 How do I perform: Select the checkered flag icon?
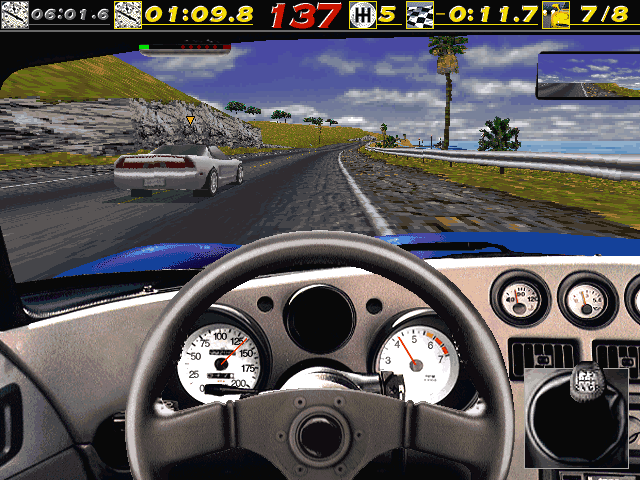point(420,14)
